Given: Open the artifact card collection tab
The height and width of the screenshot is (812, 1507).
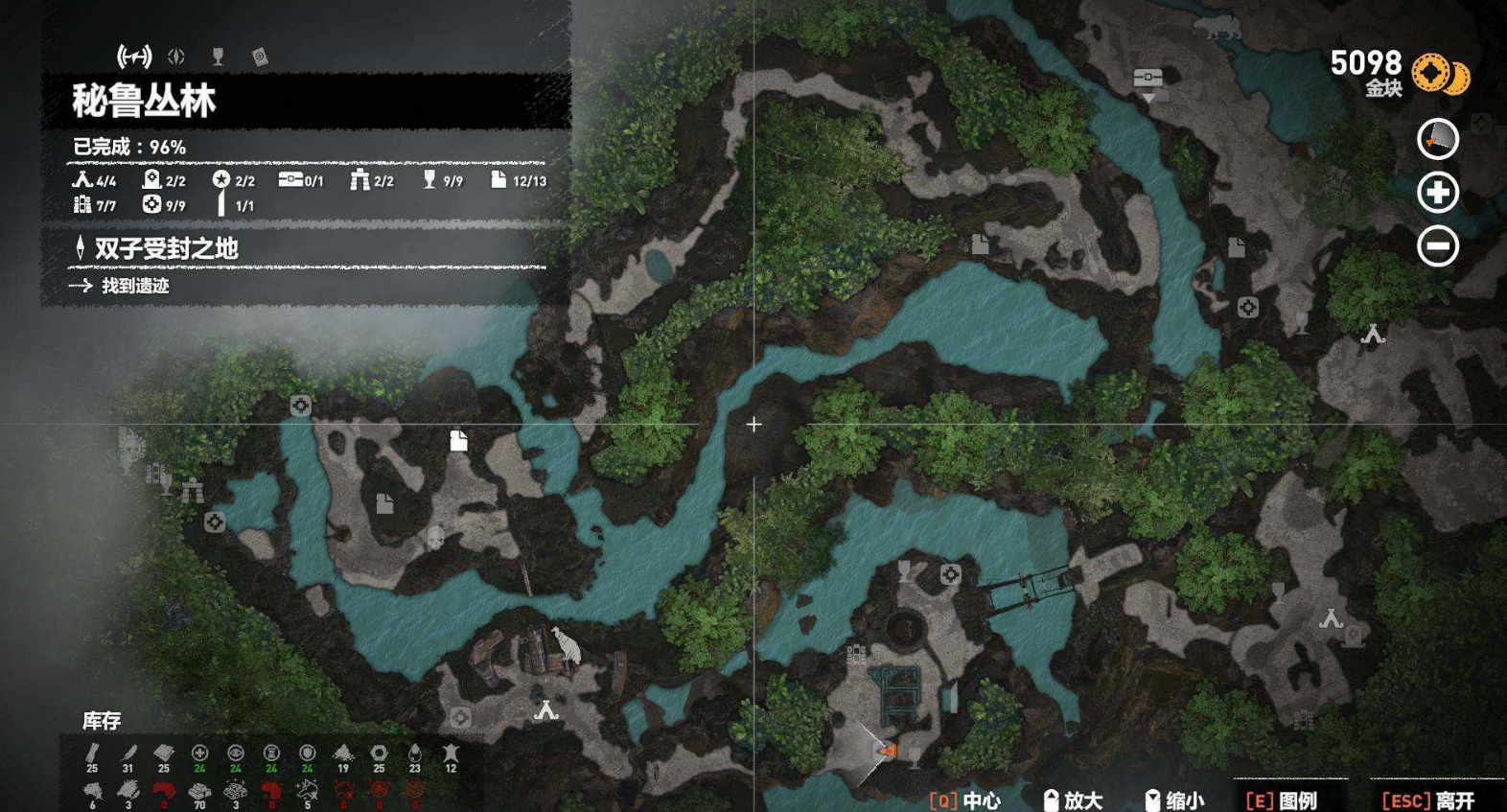Looking at the screenshot, I should point(259,58).
